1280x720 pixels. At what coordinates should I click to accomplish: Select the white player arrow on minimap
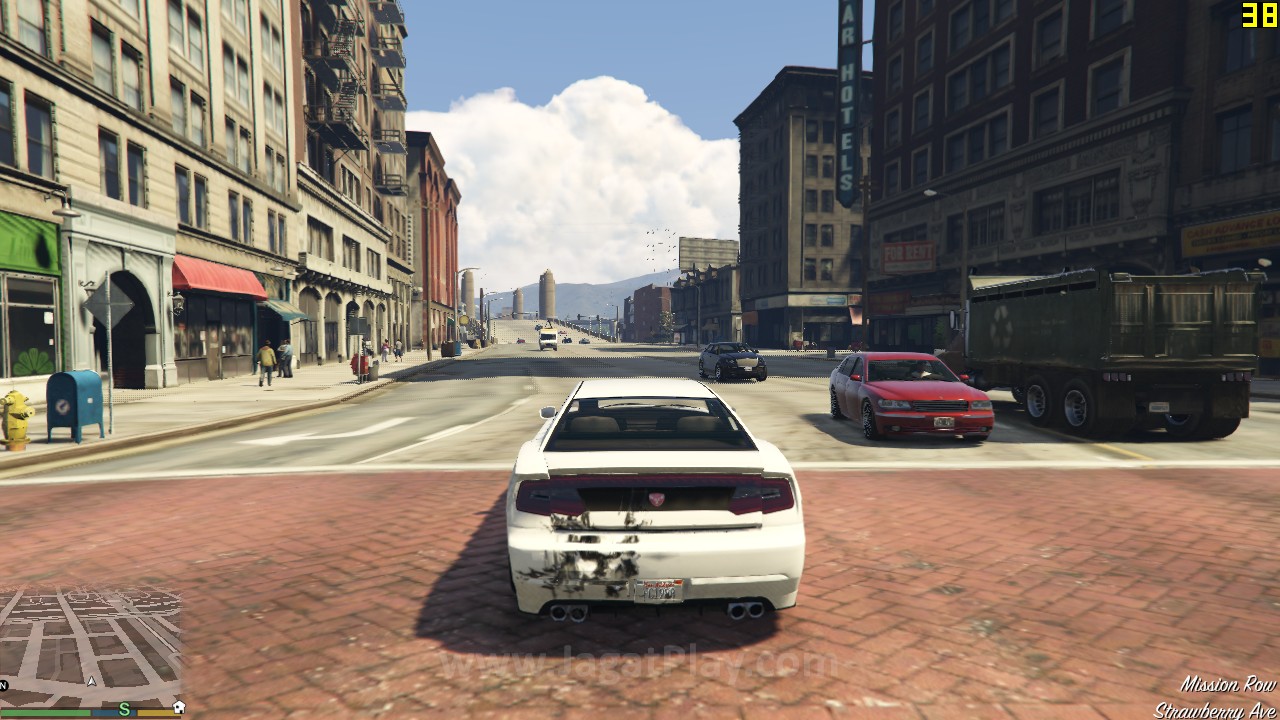pos(91,681)
